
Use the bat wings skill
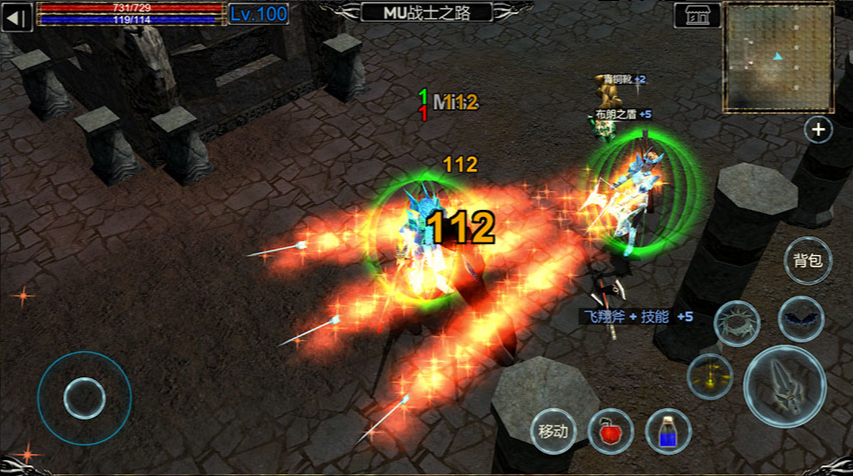[x=801, y=320]
